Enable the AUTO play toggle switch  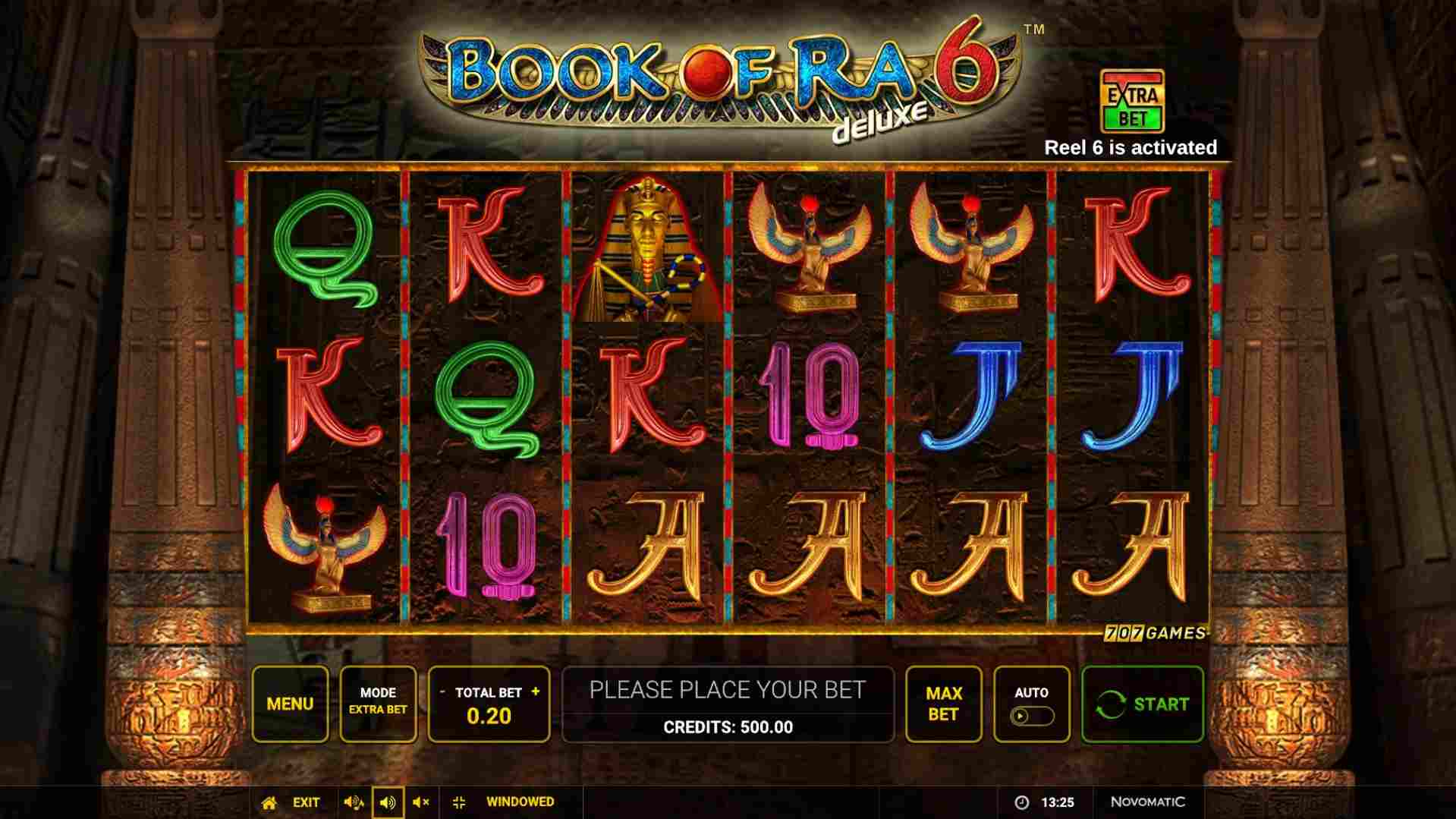click(1033, 714)
